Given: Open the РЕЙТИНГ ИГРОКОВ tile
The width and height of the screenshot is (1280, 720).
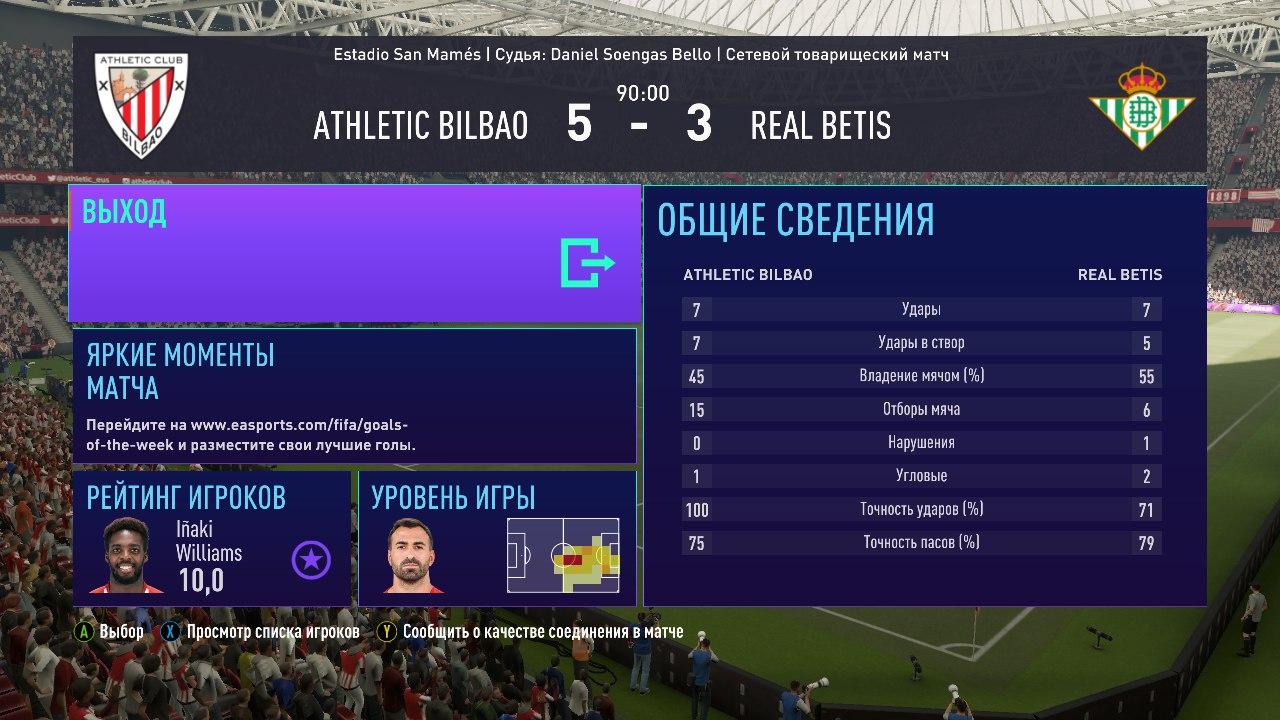Looking at the screenshot, I should [212, 538].
